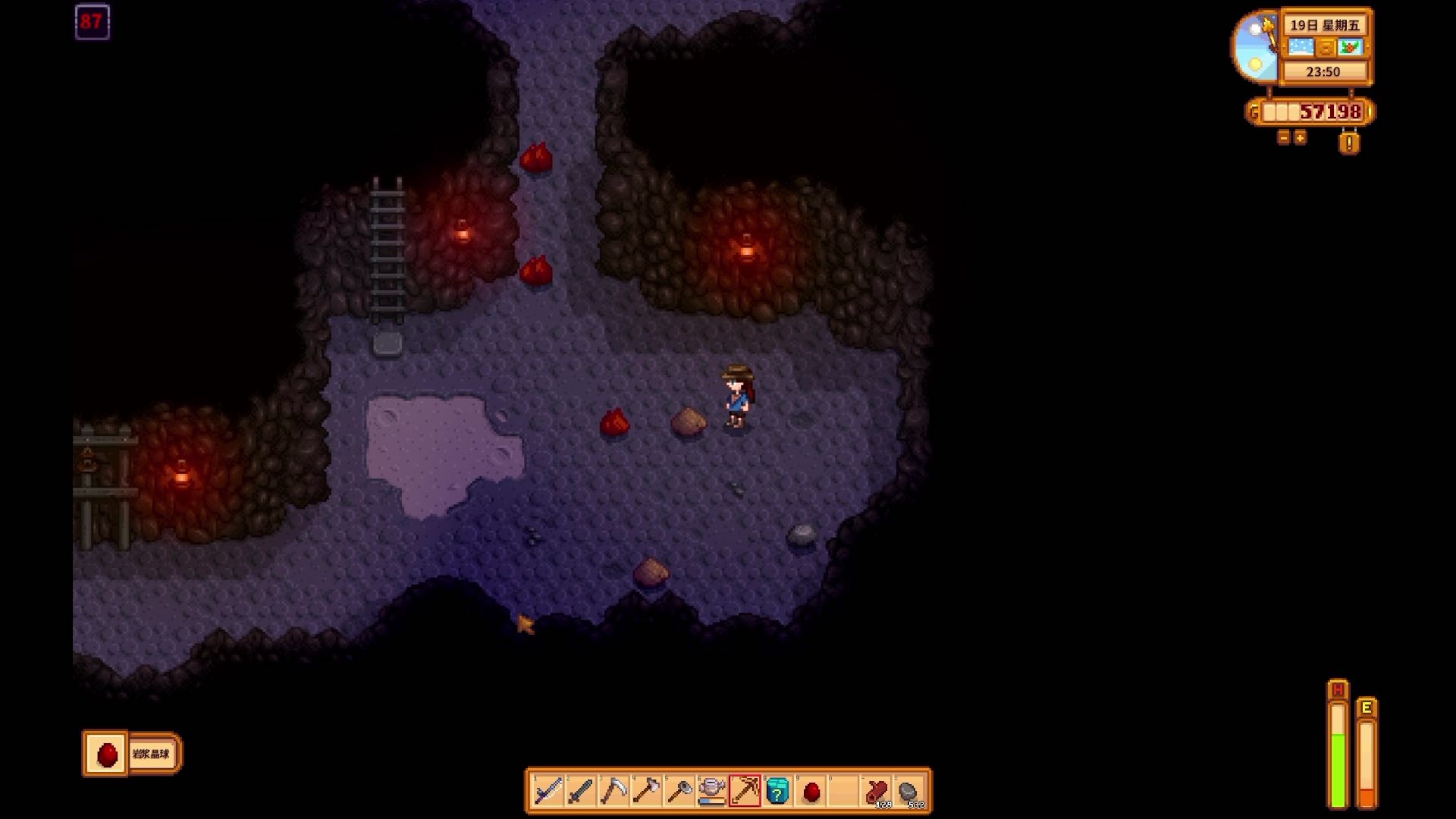Open the journal exclamation mark icon
The width and height of the screenshot is (1456, 819).
point(1349,142)
